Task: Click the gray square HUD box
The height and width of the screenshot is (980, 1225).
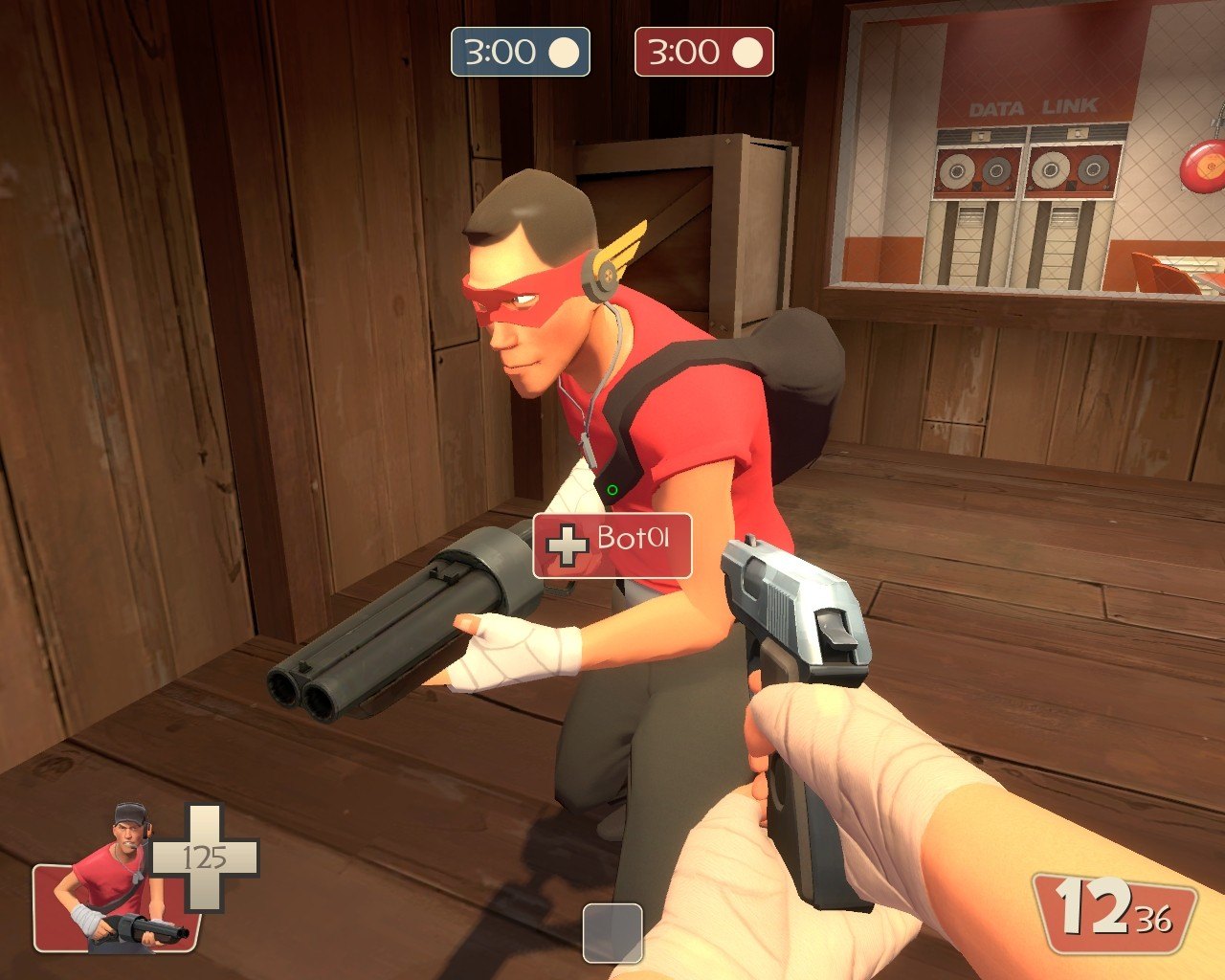Action: (x=612, y=933)
